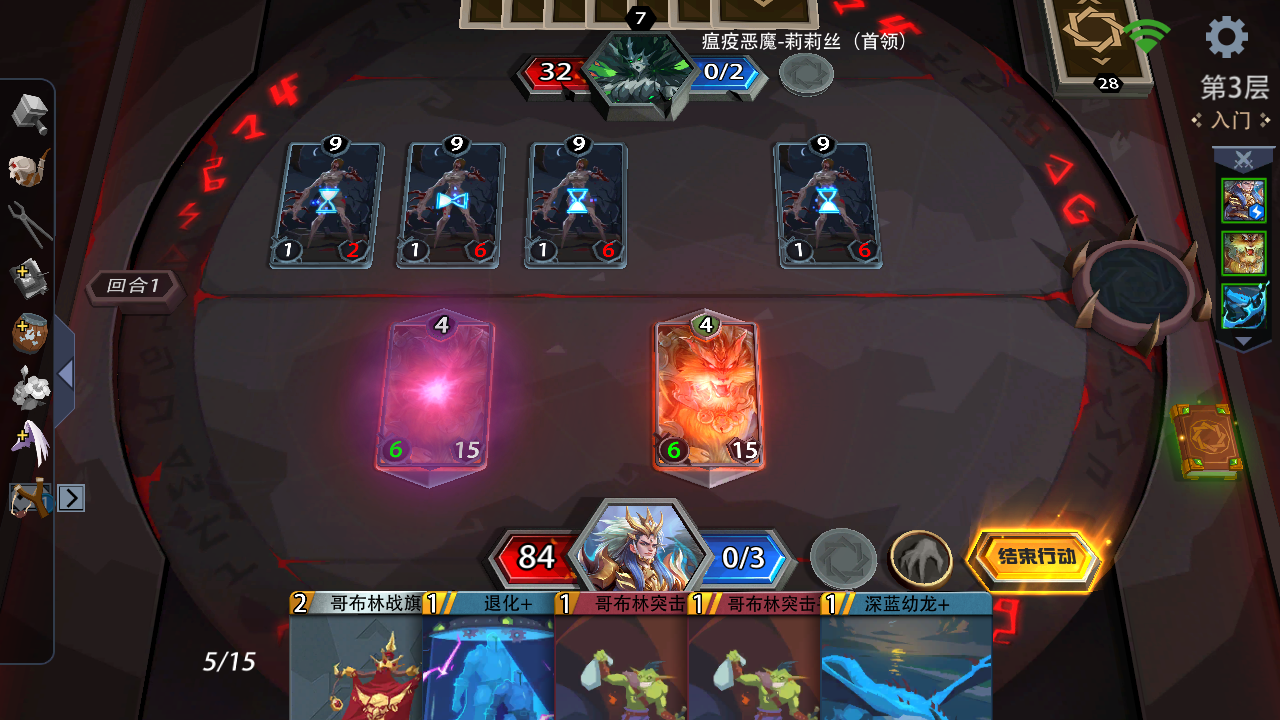Click the white flower trinket in the sidebar

tap(30, 390)
